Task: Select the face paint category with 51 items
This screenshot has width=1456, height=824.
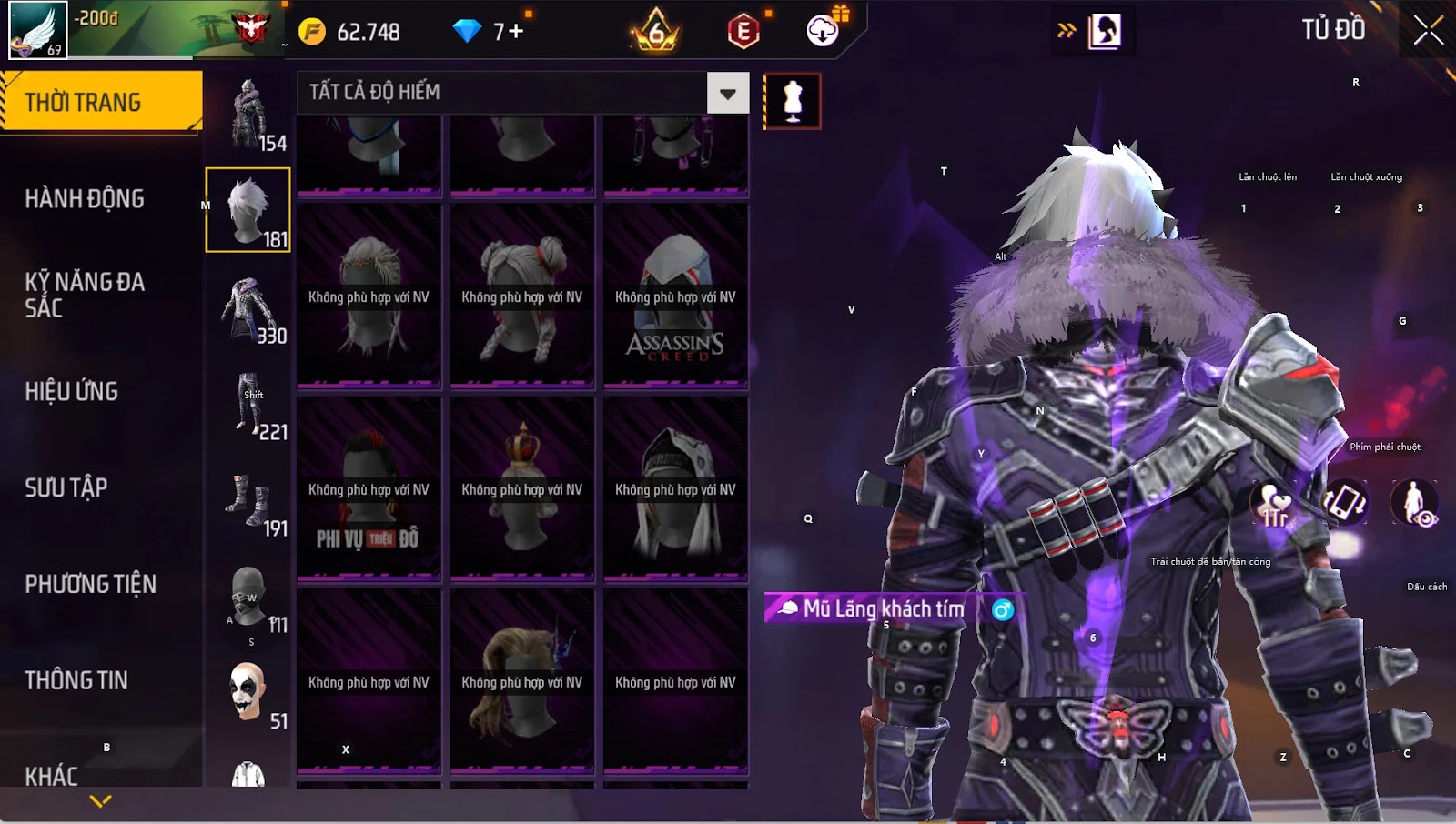Action: tap(248, 693)
